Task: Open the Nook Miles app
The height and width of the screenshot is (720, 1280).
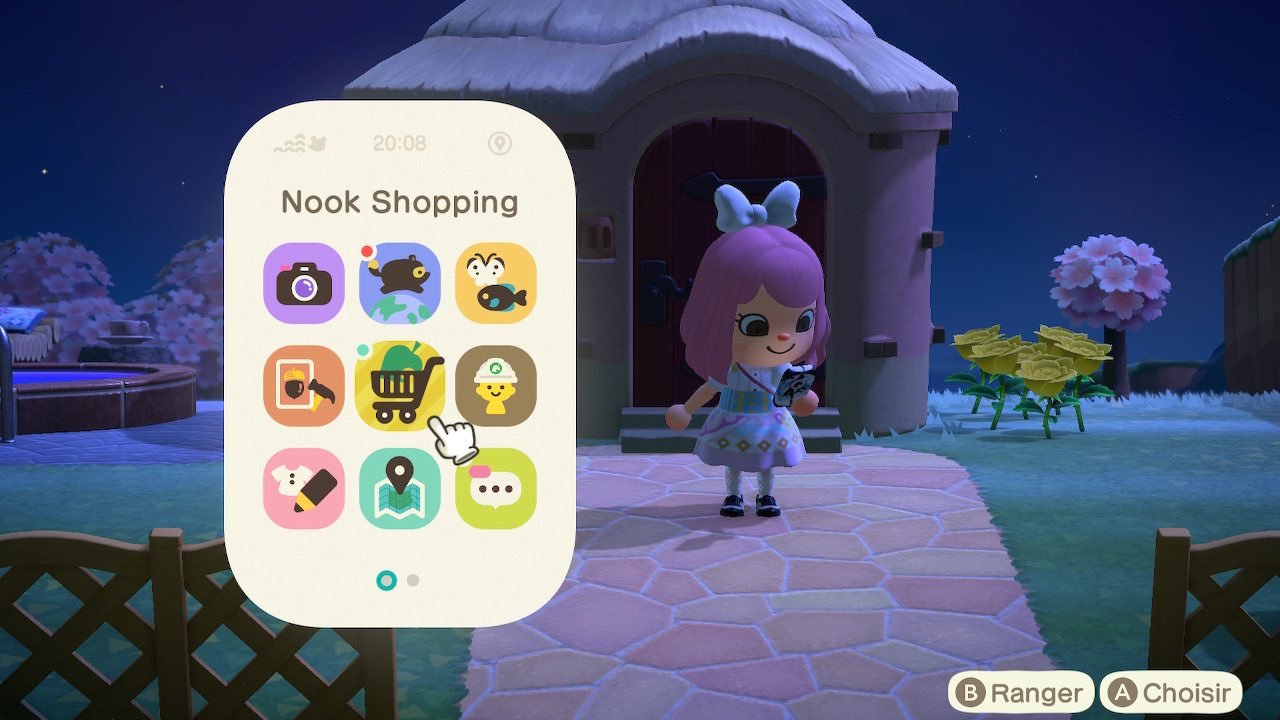Action: (400, 285)
